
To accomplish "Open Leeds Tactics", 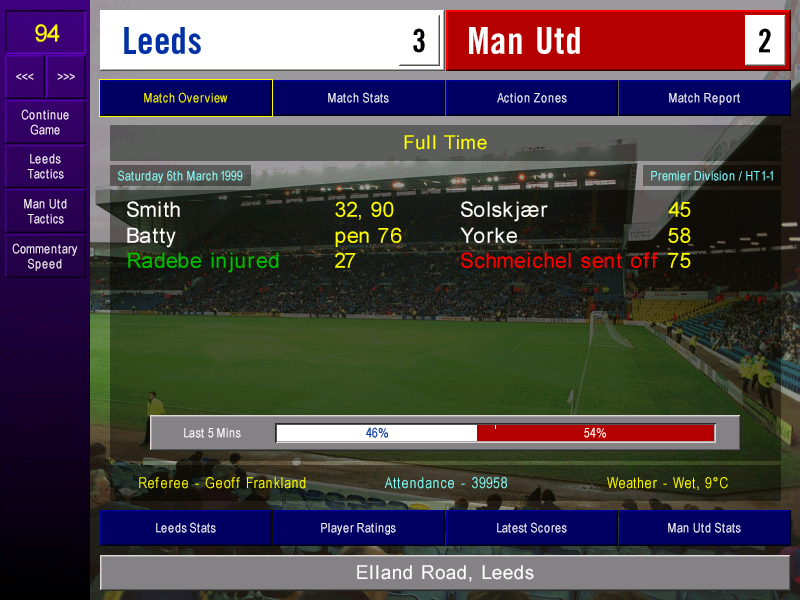I will (45, 167).
